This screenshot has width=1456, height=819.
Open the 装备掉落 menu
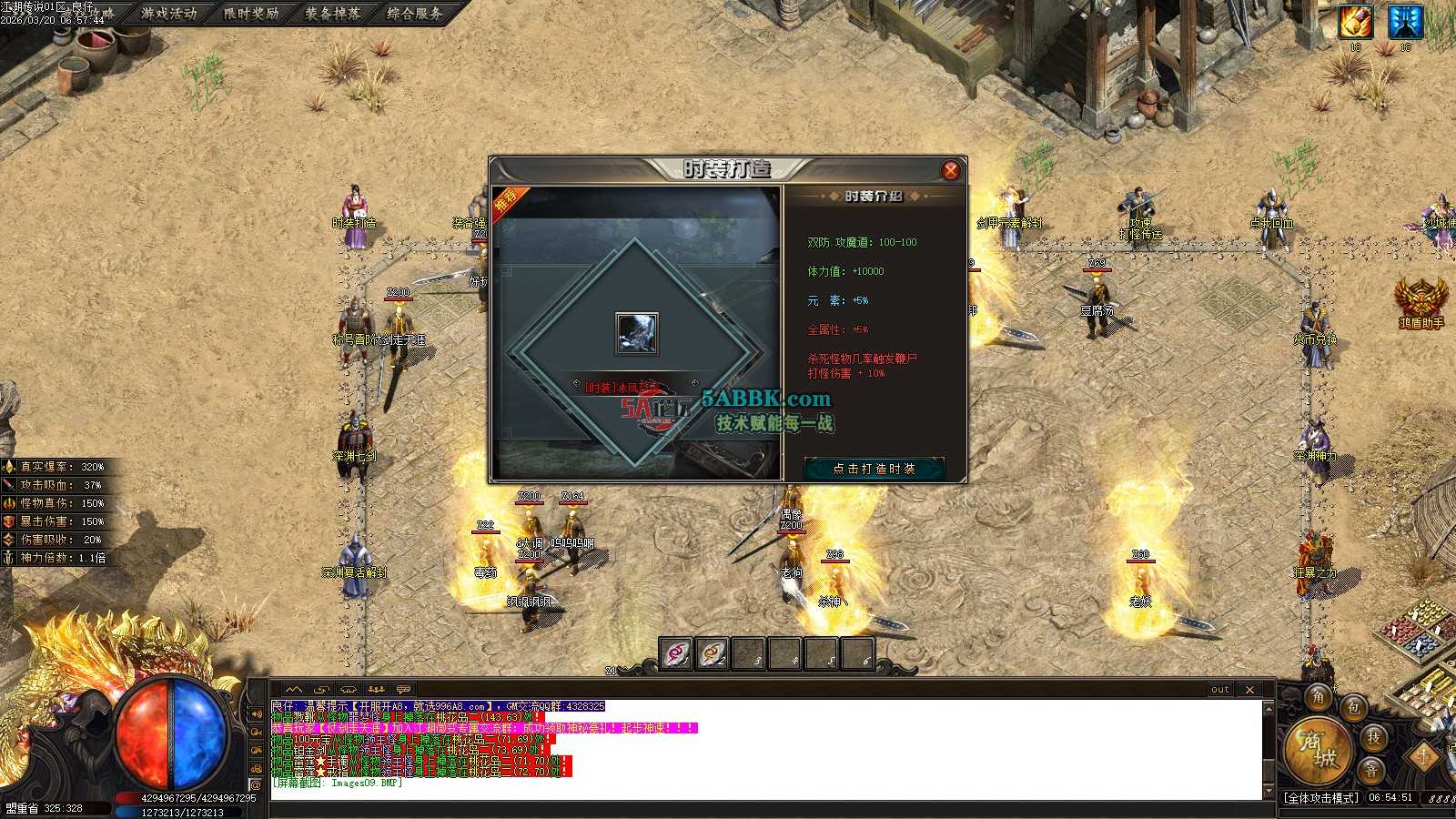click(333, 14)
